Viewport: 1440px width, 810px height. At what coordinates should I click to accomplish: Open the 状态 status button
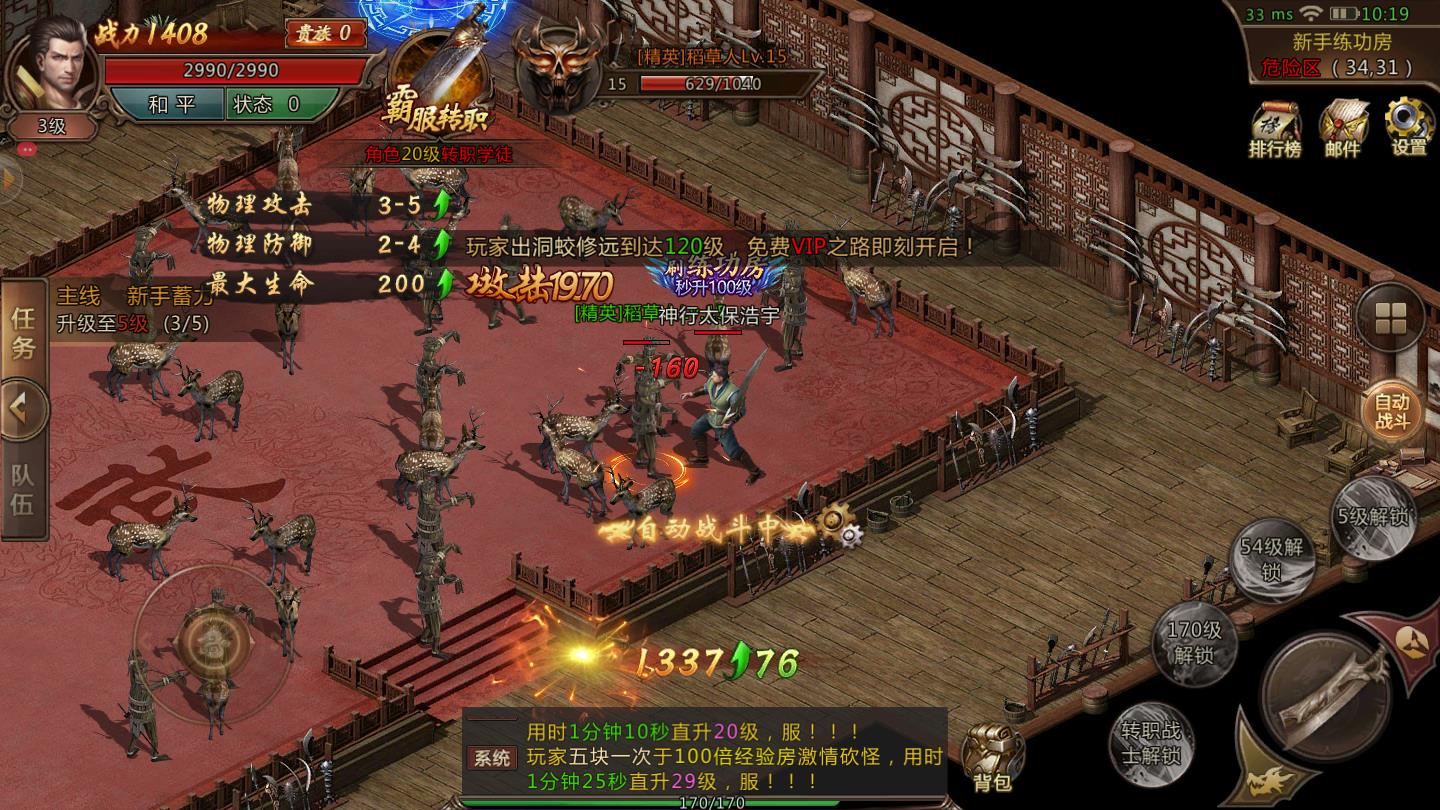pos(270,104)
